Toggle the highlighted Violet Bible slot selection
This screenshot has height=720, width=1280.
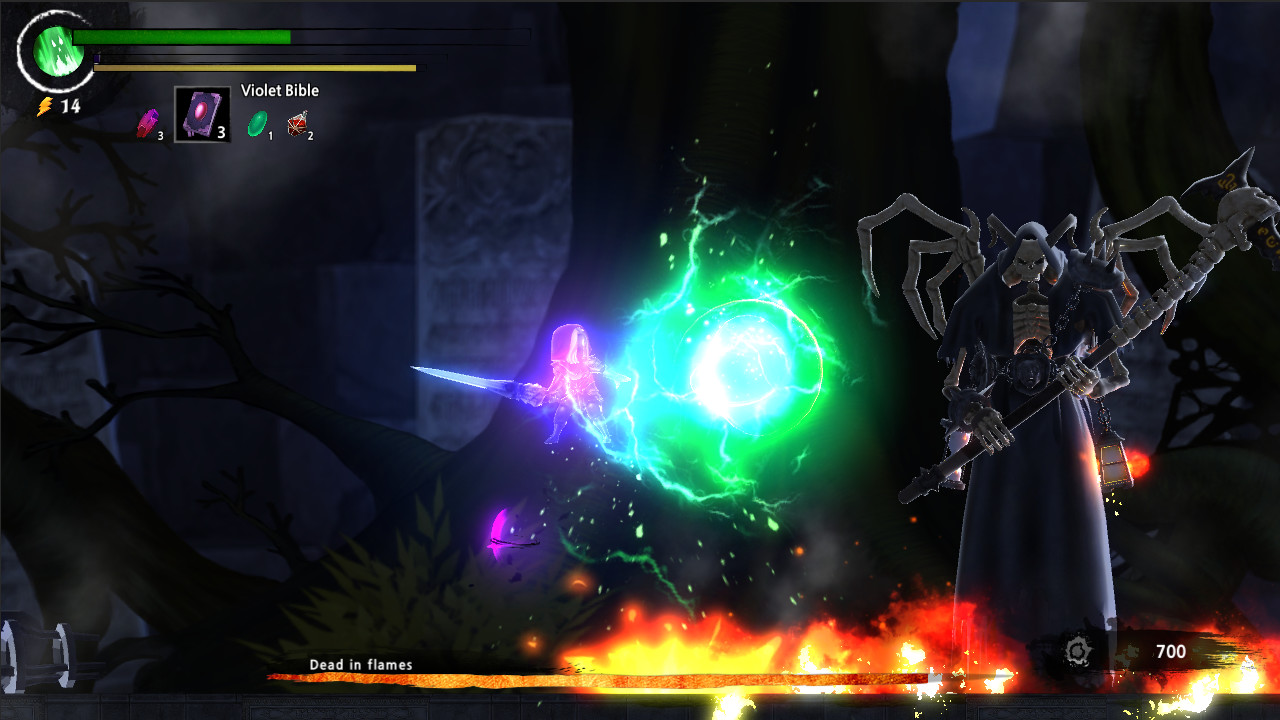201,114
